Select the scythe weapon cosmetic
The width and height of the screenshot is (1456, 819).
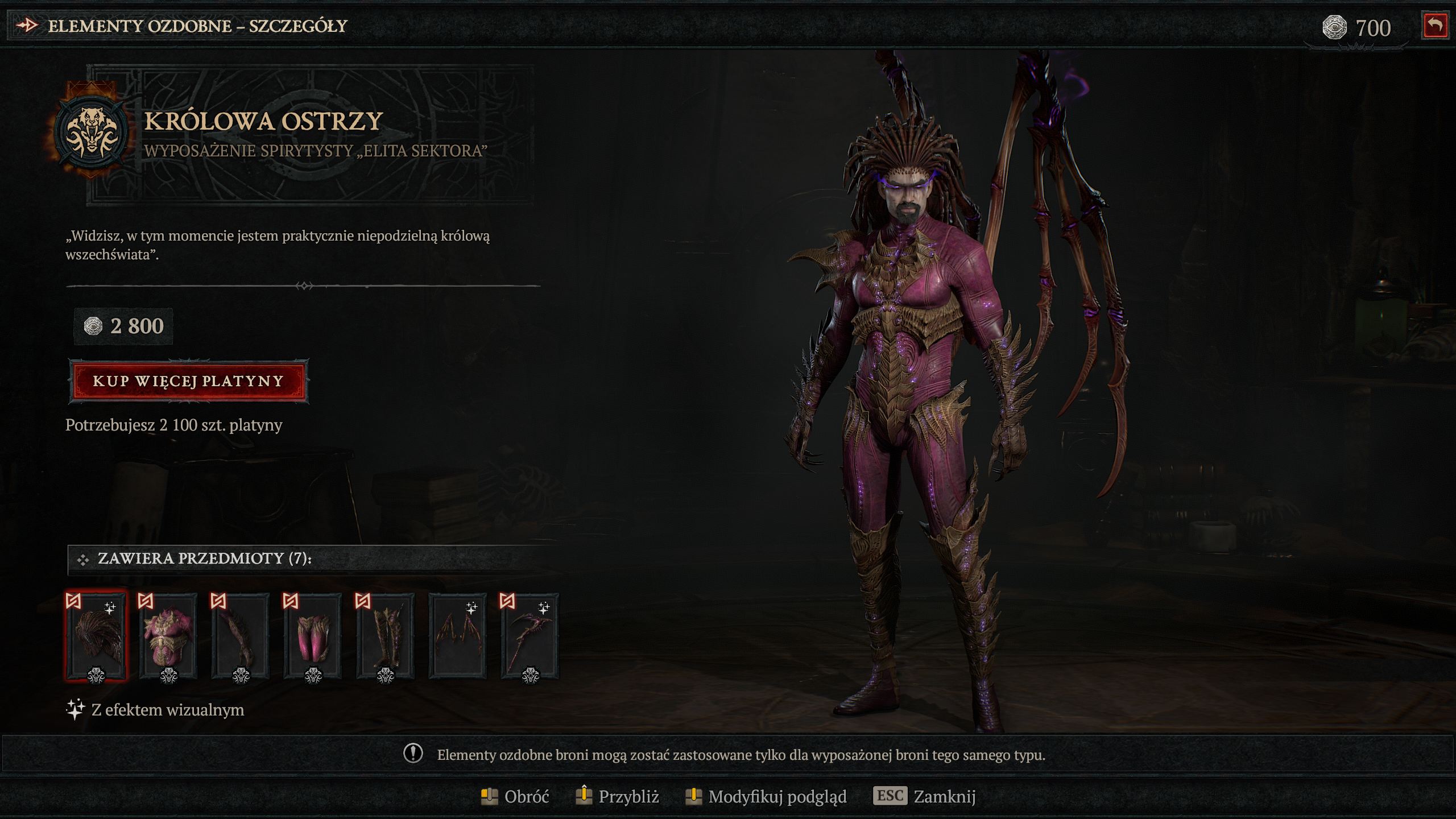(530, 636)
